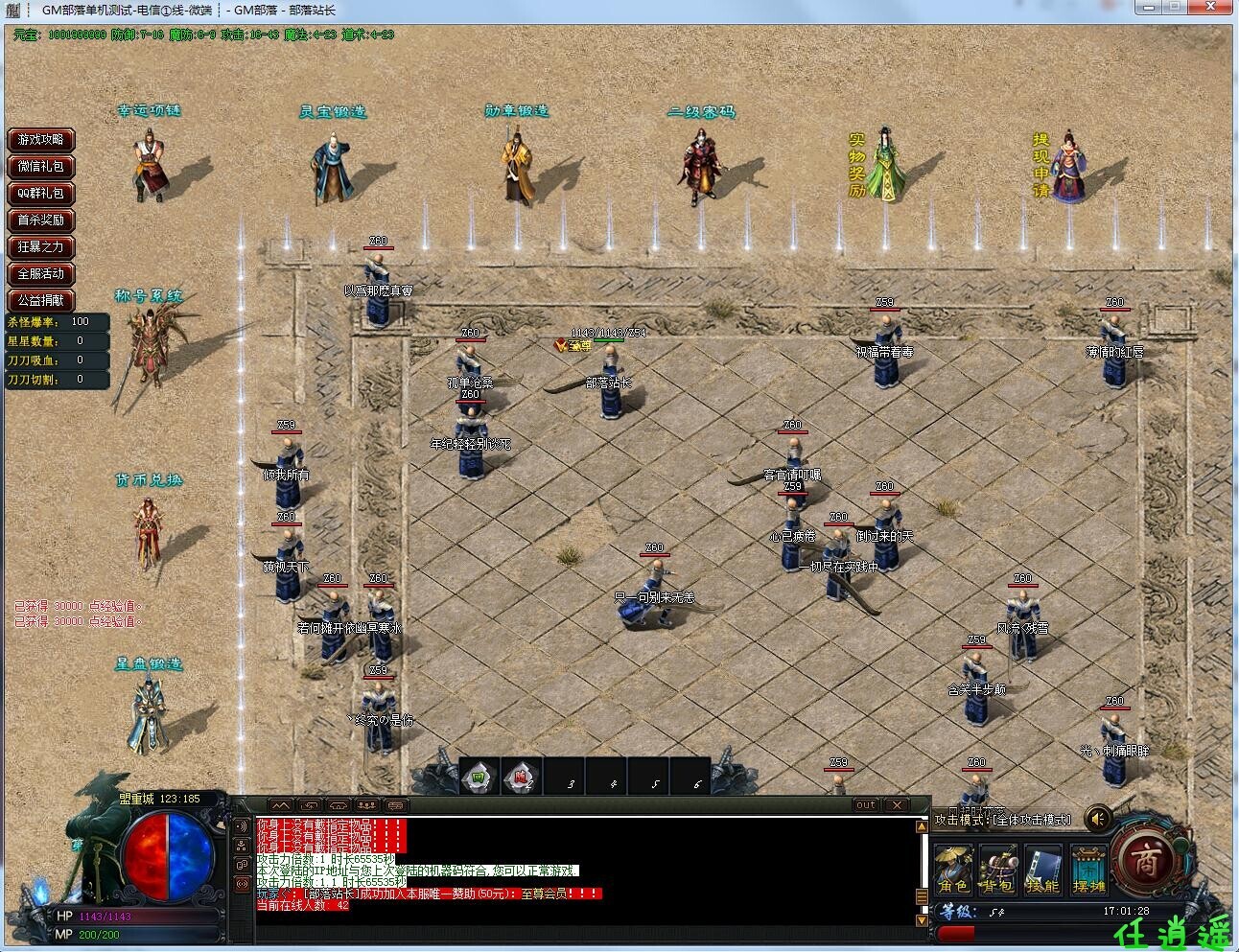Mute the game sound with the speaker icon
Screen dimensions: 1239x952
coord(1098,818)
